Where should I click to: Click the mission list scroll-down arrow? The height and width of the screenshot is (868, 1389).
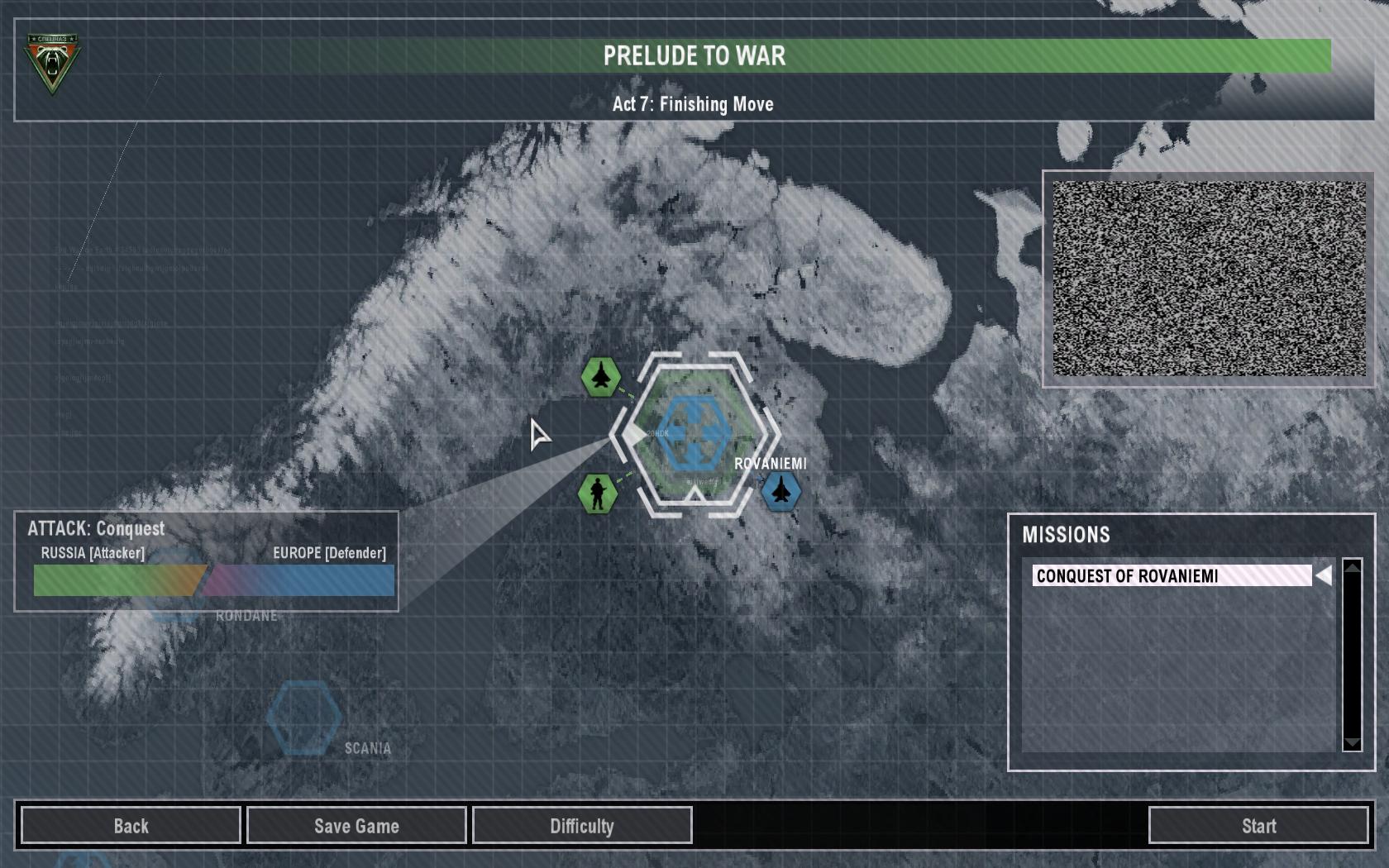click(1353, 742)
